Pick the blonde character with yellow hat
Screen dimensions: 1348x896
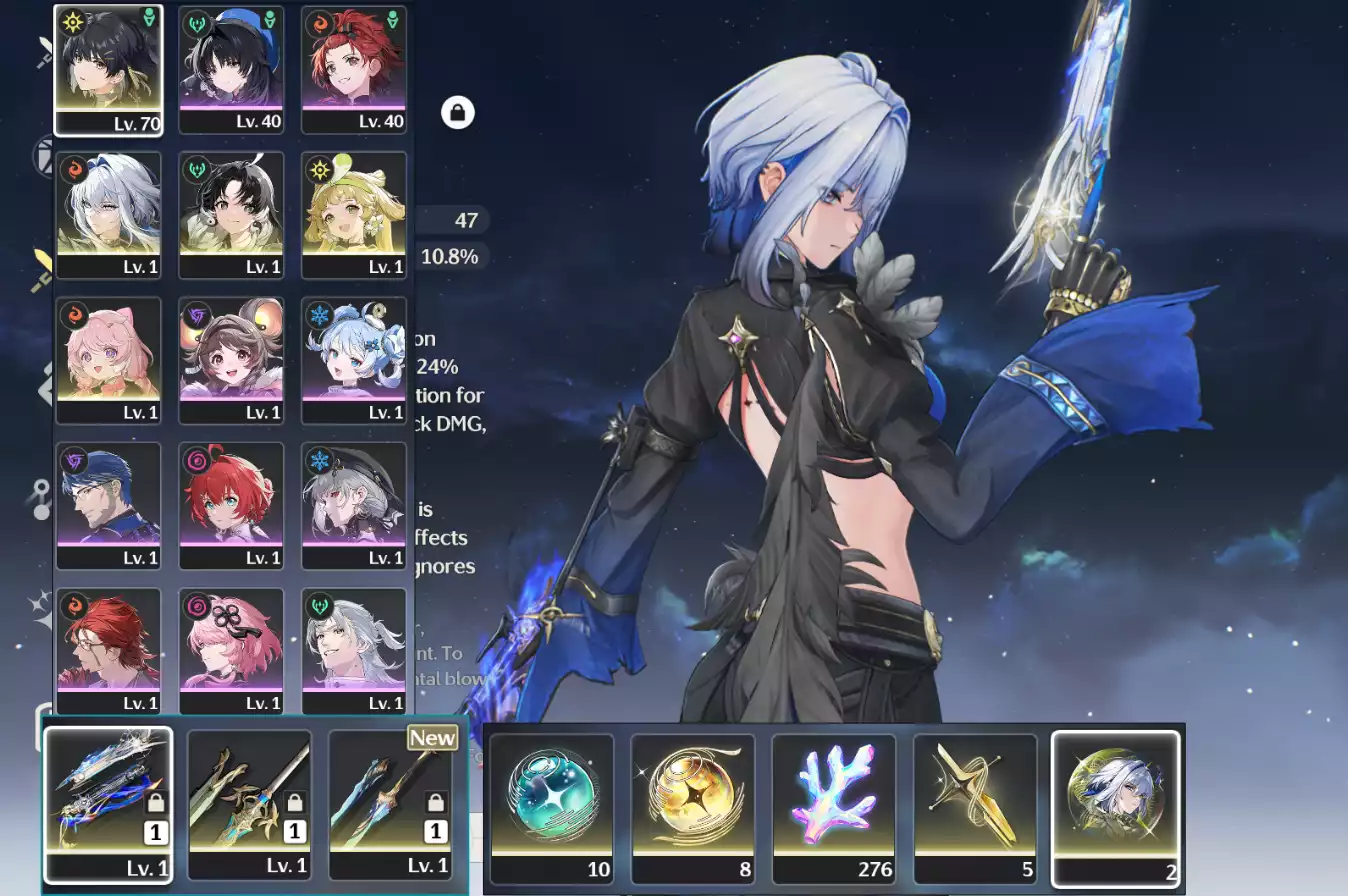[353, 215]
